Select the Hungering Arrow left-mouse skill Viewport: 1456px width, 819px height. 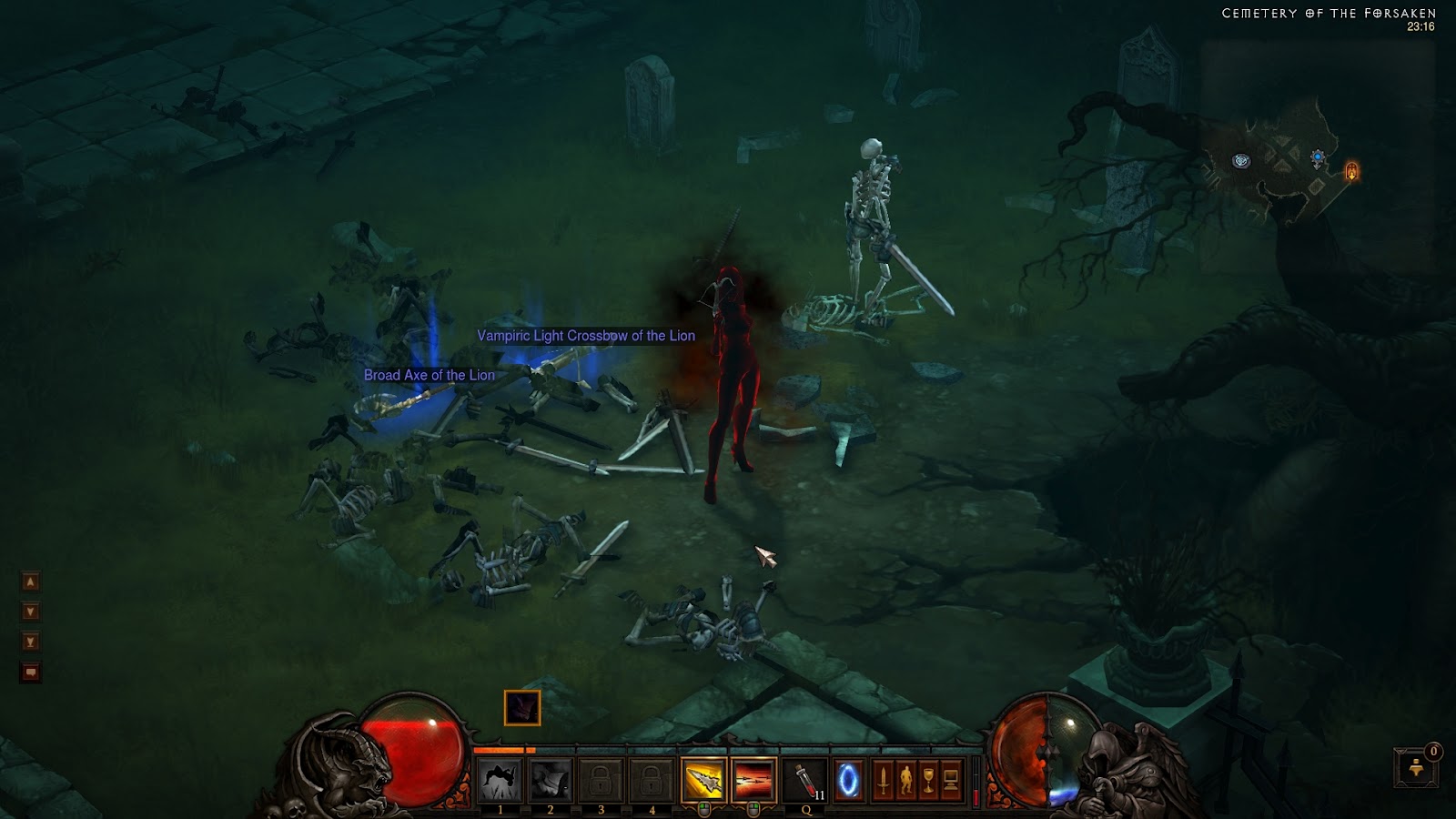pos(703,778)
